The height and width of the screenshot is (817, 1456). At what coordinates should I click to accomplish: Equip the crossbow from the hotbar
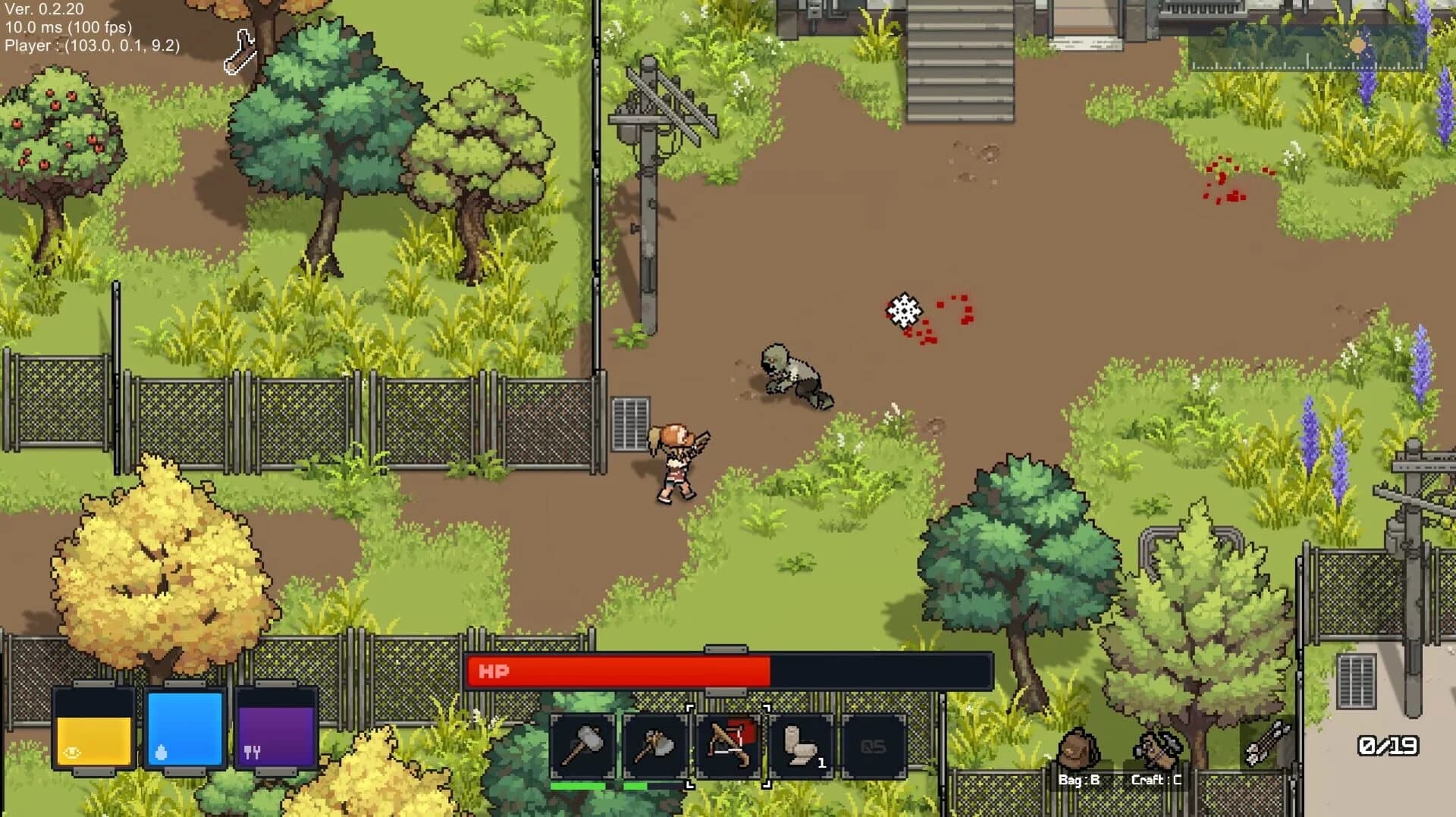[729, 747]
